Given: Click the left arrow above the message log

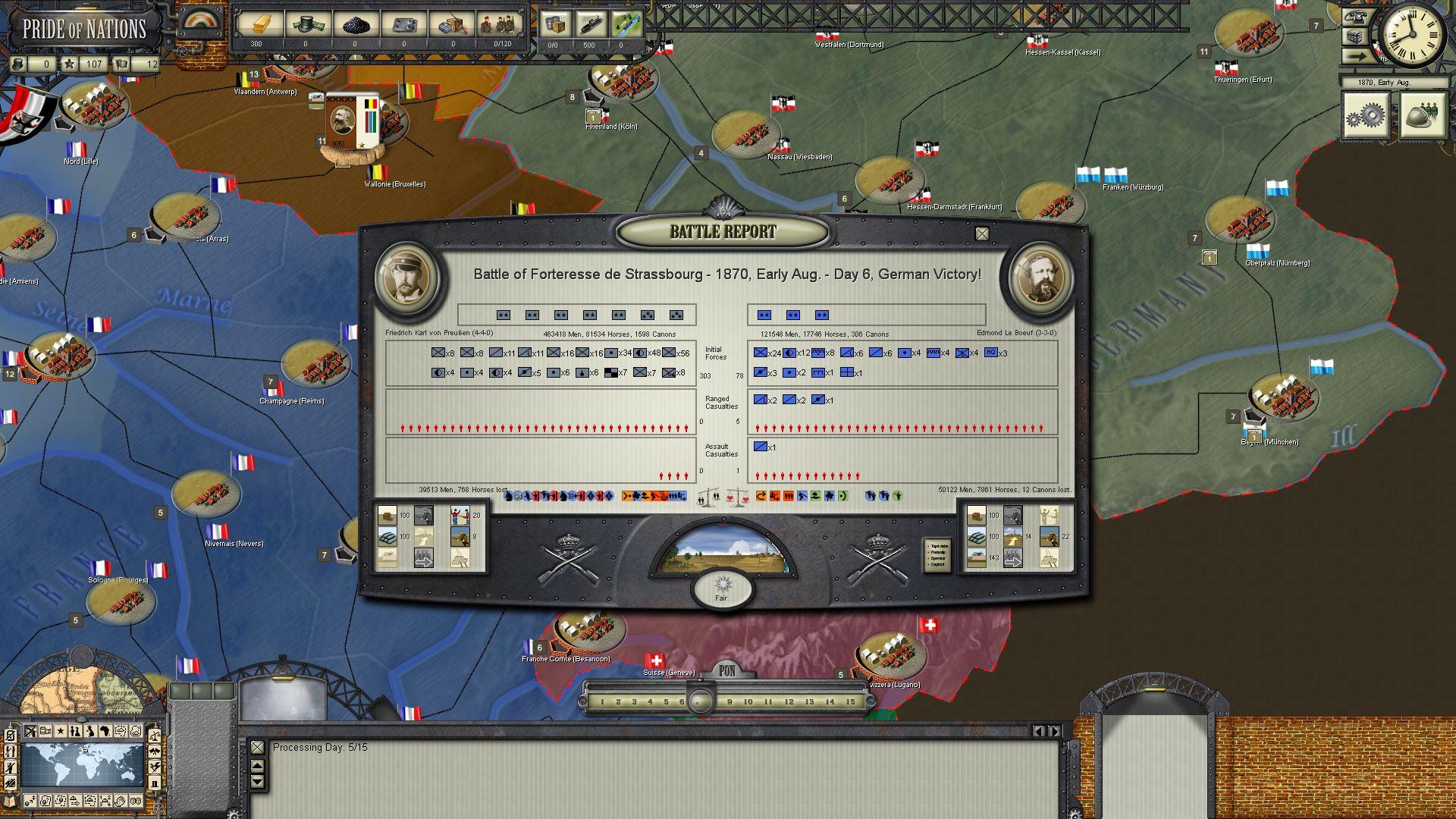Looking at the screenshot, I should coord(1039,731).
